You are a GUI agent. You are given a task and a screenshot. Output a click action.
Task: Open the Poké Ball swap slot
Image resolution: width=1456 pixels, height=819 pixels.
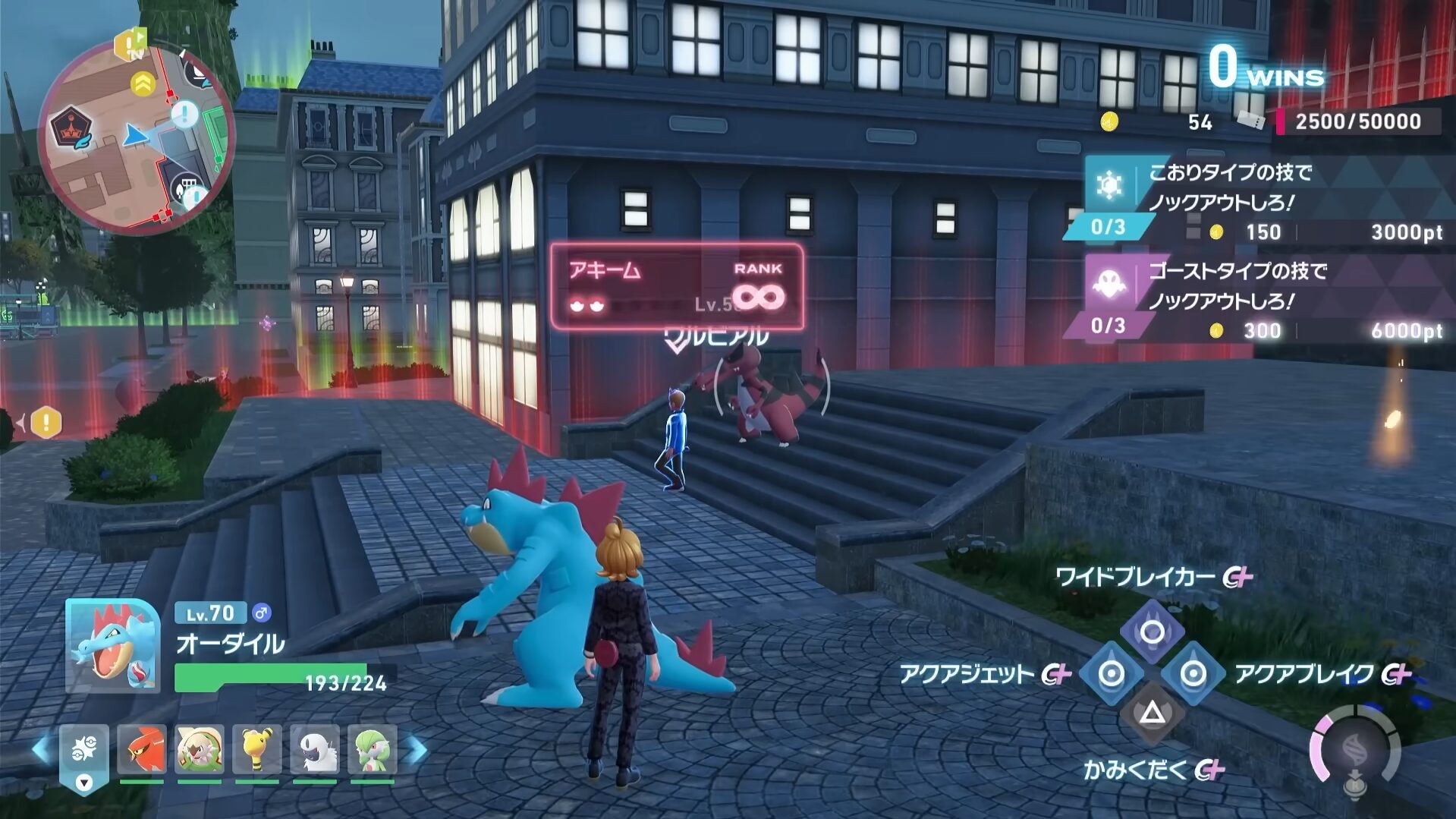[x=84, y=756]
